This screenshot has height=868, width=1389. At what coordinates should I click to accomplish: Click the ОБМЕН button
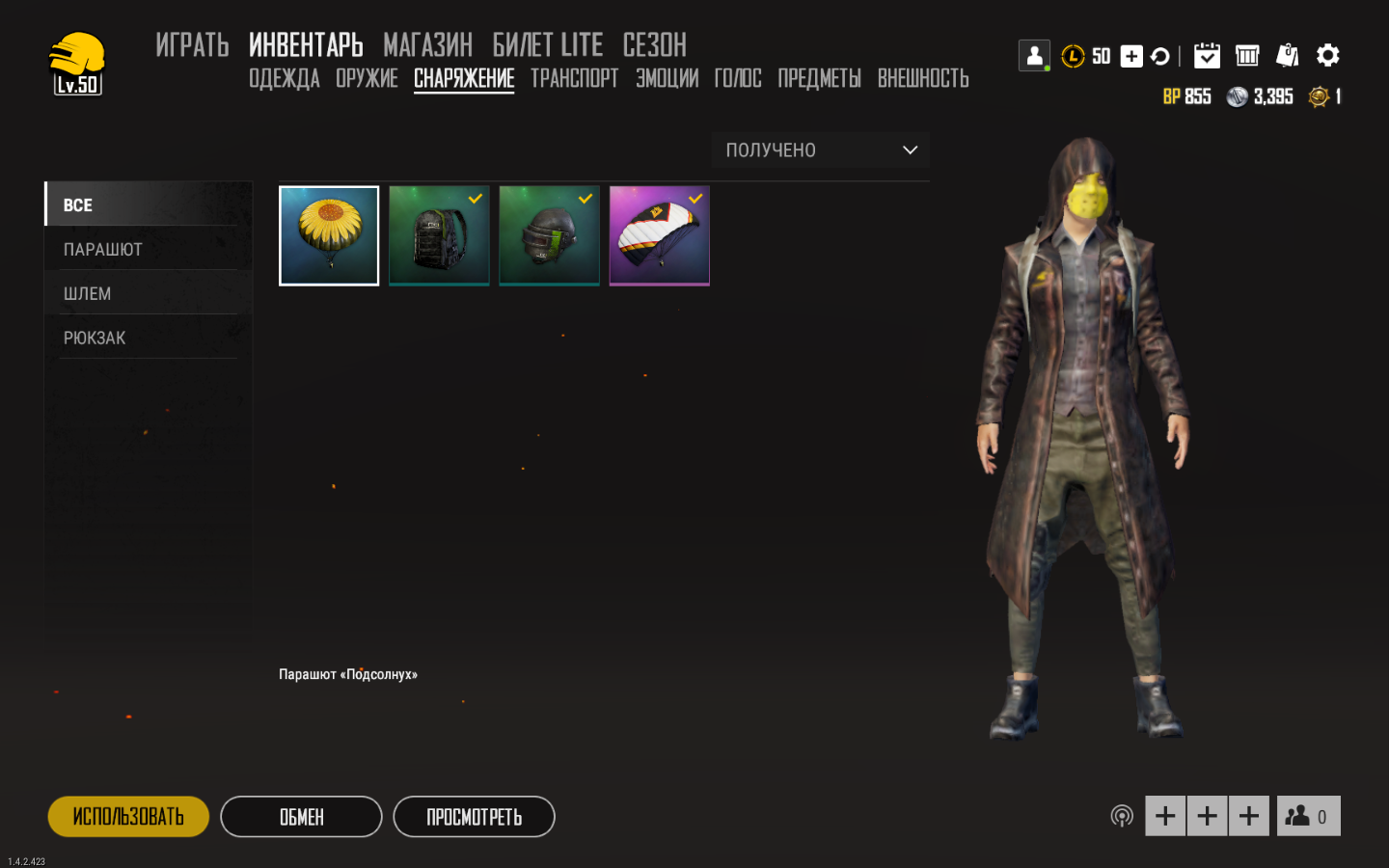[300, 816]
